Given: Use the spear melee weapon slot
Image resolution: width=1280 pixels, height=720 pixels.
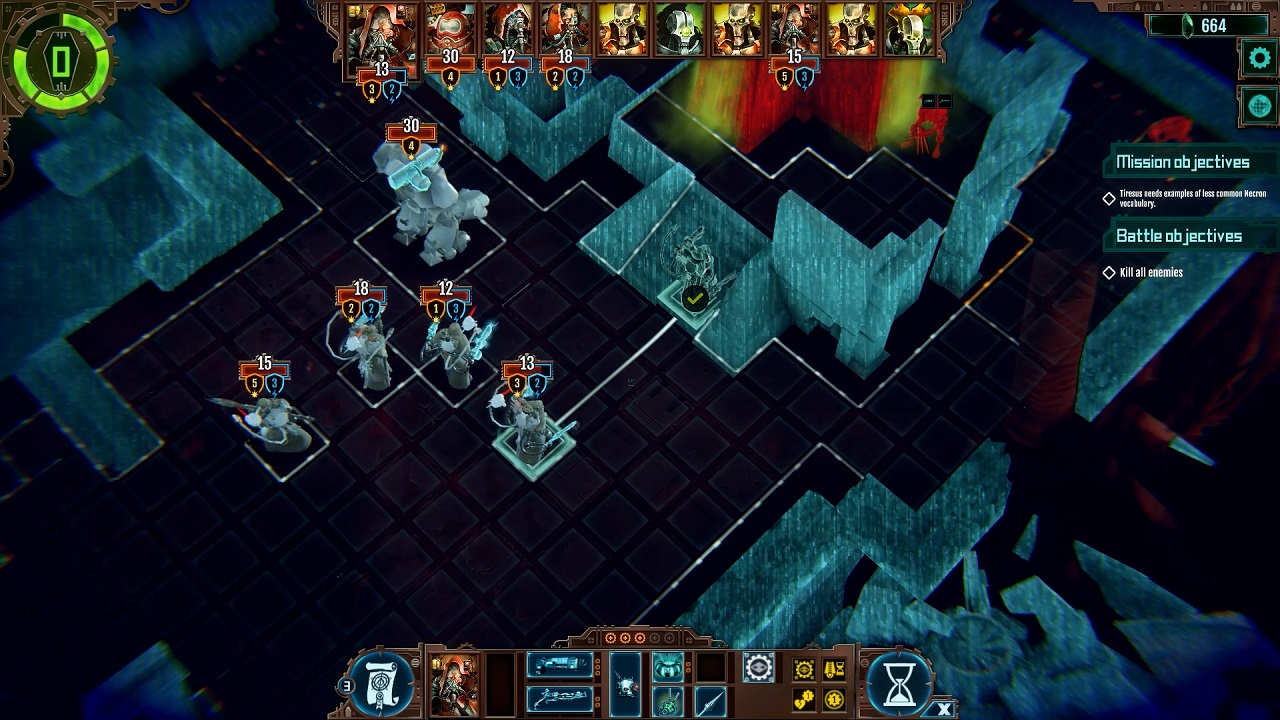Looking at the screenshot, I should tap(710, 700).
